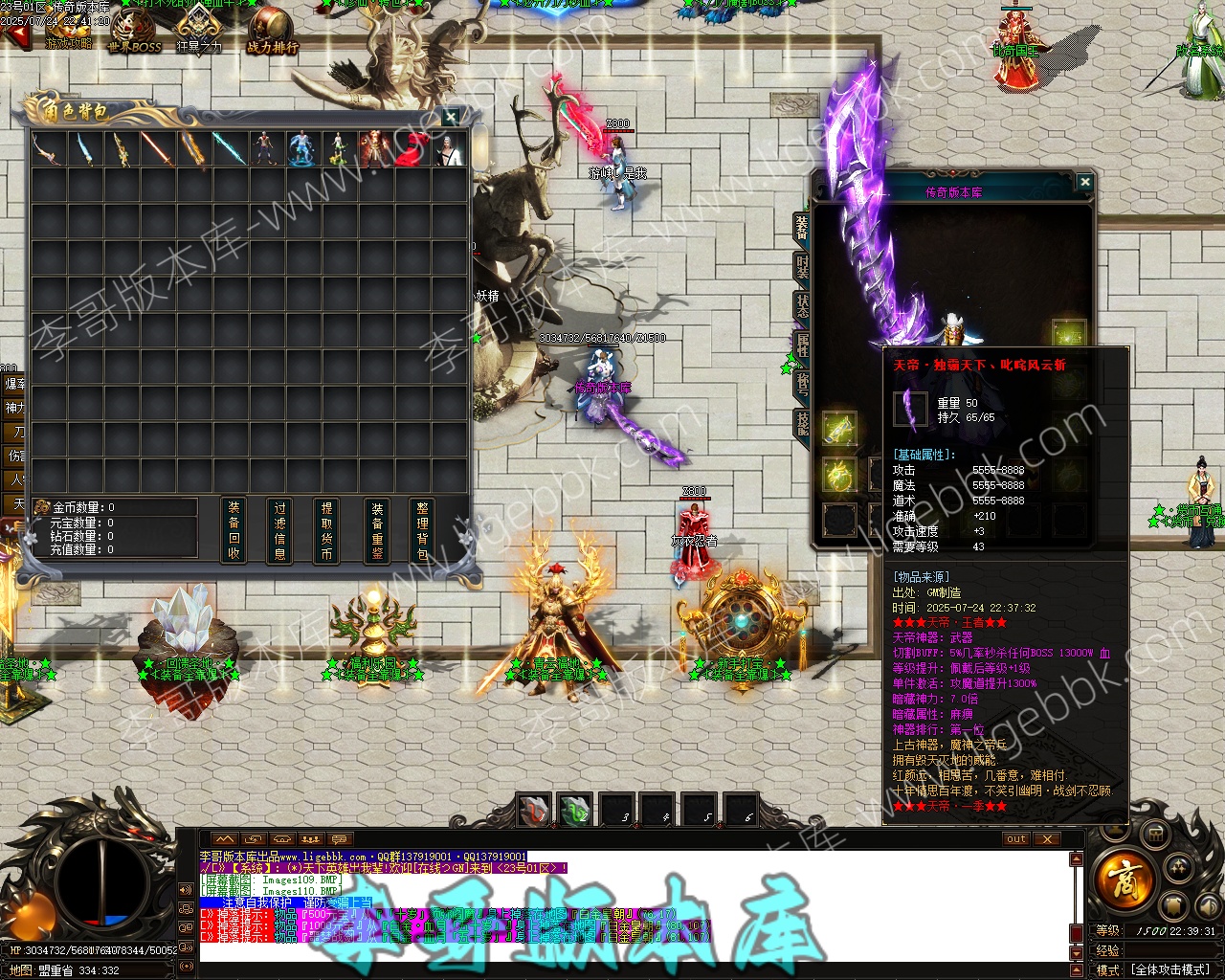Image resolution: width=1225 pixels, height=980 pixels.
Task: Switch to the 状态 status tab
Action: [x=802, y=305]
